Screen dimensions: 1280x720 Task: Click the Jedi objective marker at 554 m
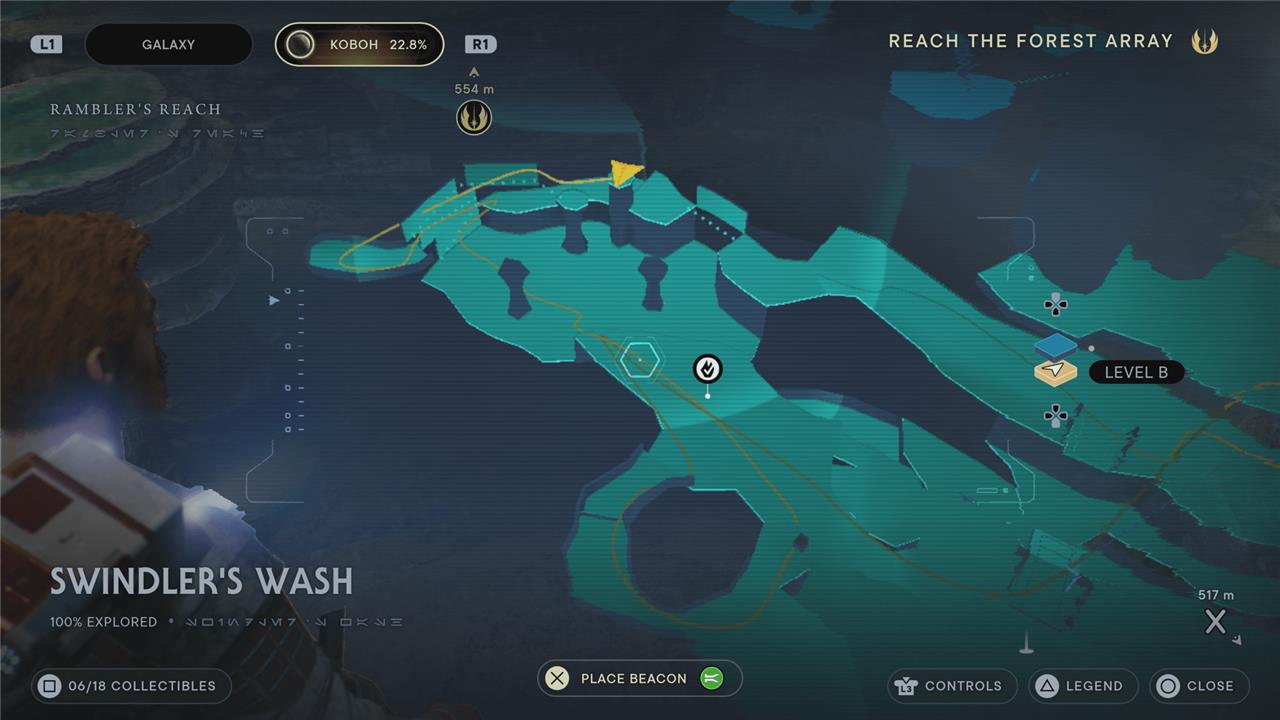[474, 118]
